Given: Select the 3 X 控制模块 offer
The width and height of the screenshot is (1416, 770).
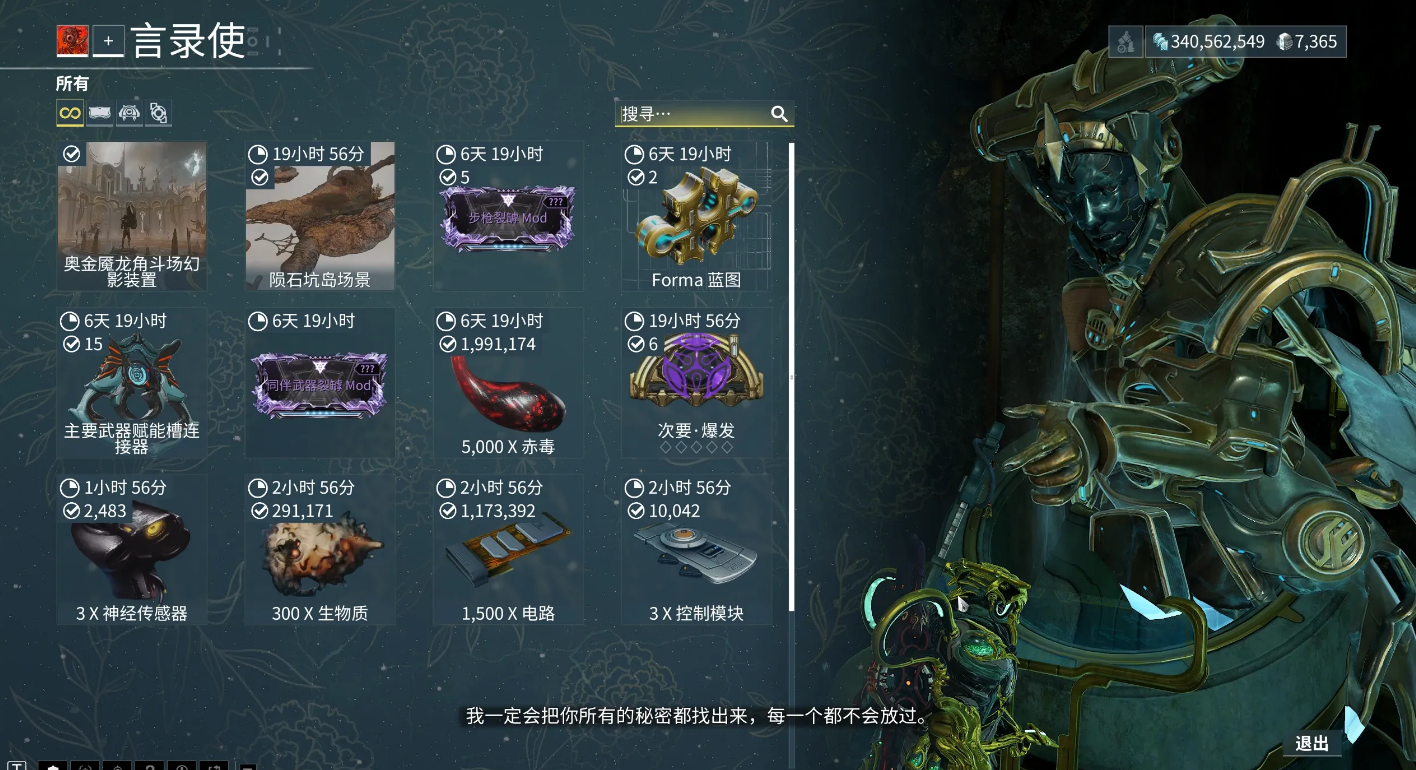Looking at the screenshot, I should tap(697, 551).
